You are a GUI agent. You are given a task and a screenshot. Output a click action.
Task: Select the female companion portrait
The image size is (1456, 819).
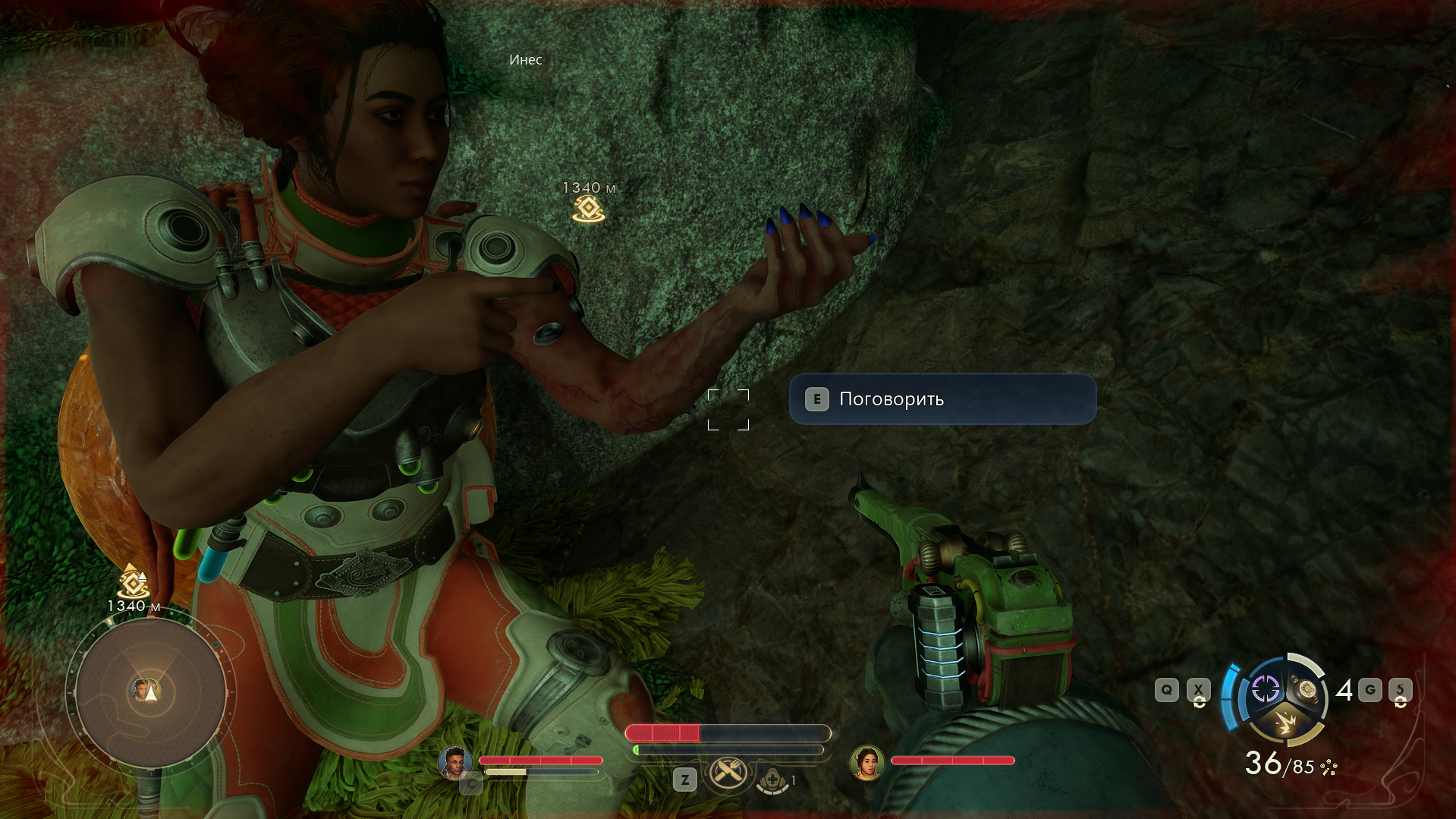(x=867, y=762)
